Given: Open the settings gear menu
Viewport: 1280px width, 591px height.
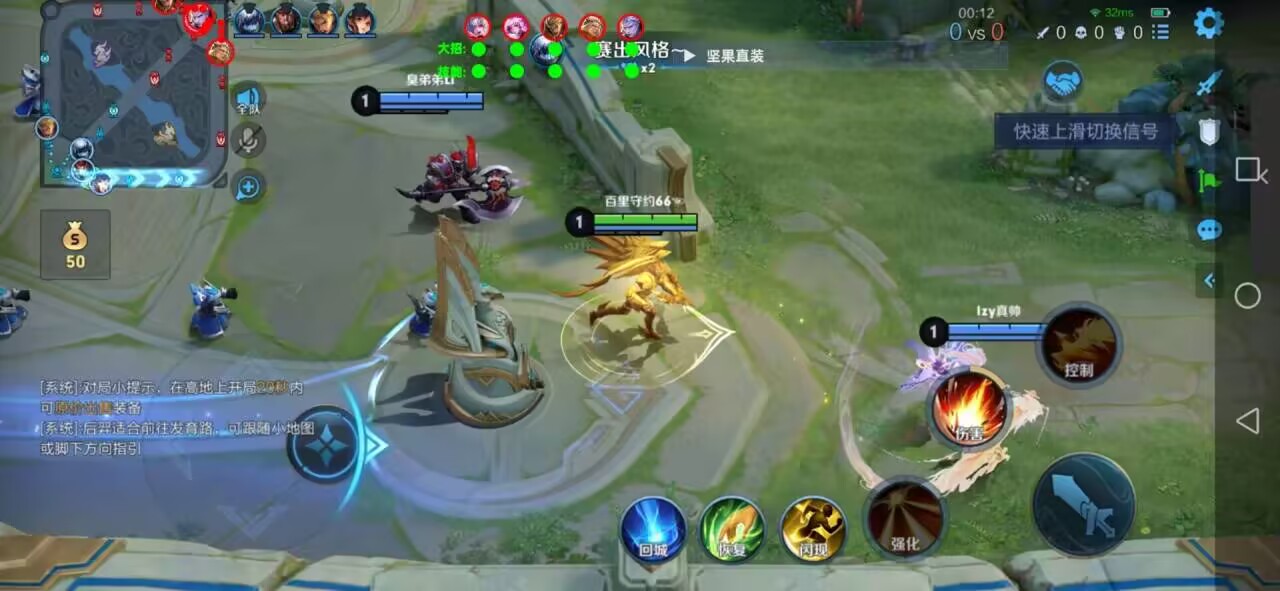Looking at the screenshot, I should click(x=1209, y=23).
